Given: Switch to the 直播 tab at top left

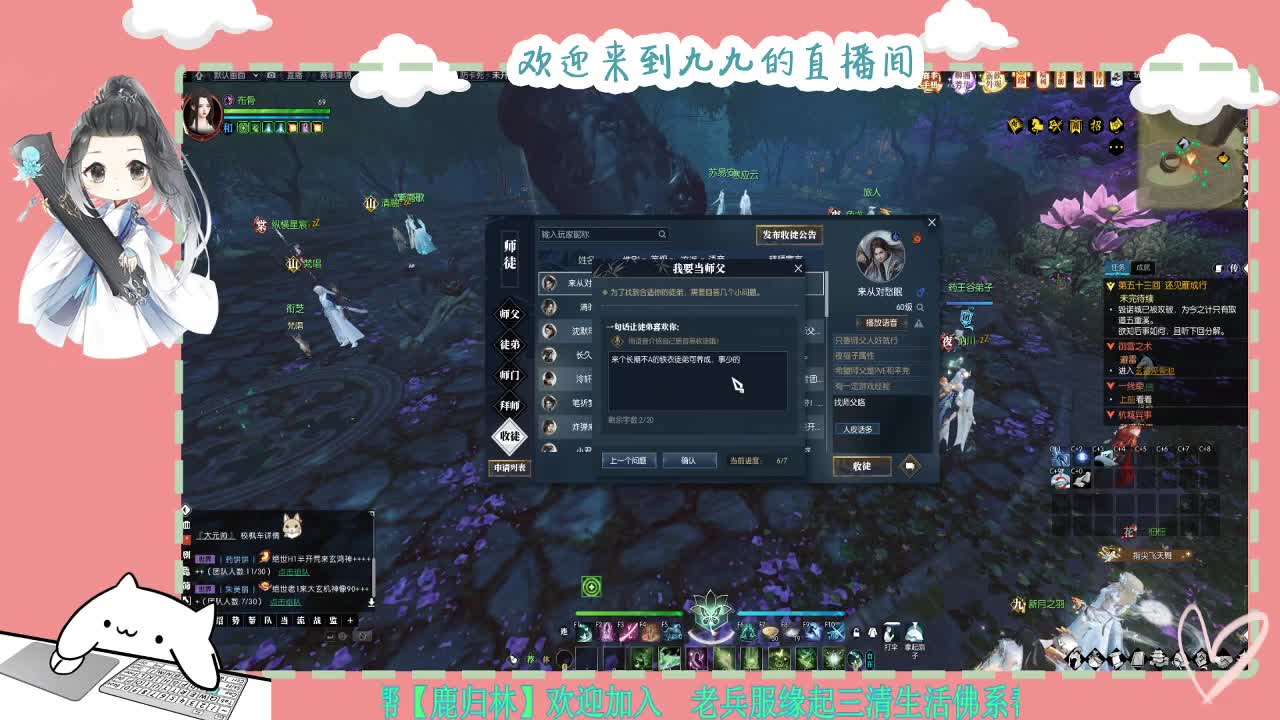Looking at the screenshot, I should point(294,76).
